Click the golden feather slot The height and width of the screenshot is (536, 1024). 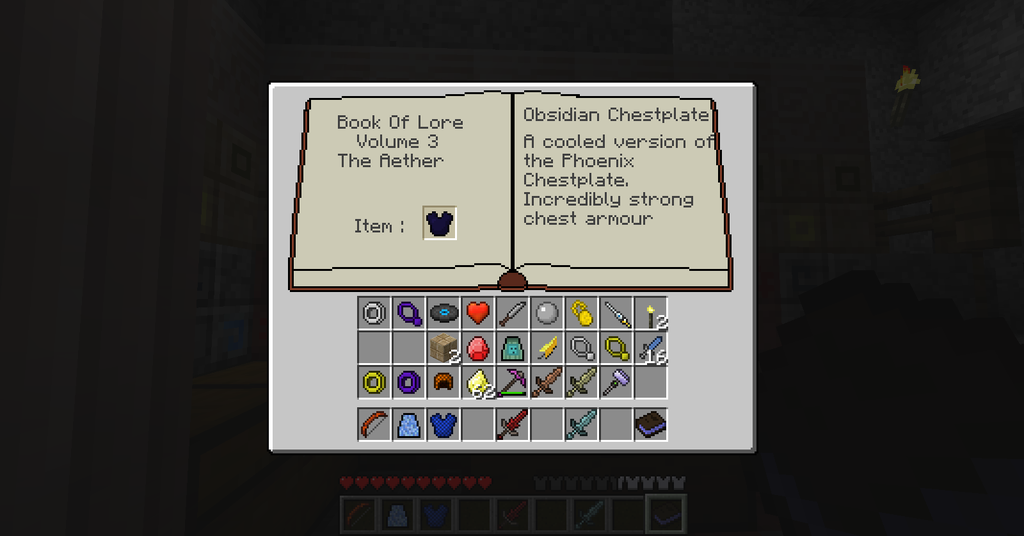[x=547, y=348]
